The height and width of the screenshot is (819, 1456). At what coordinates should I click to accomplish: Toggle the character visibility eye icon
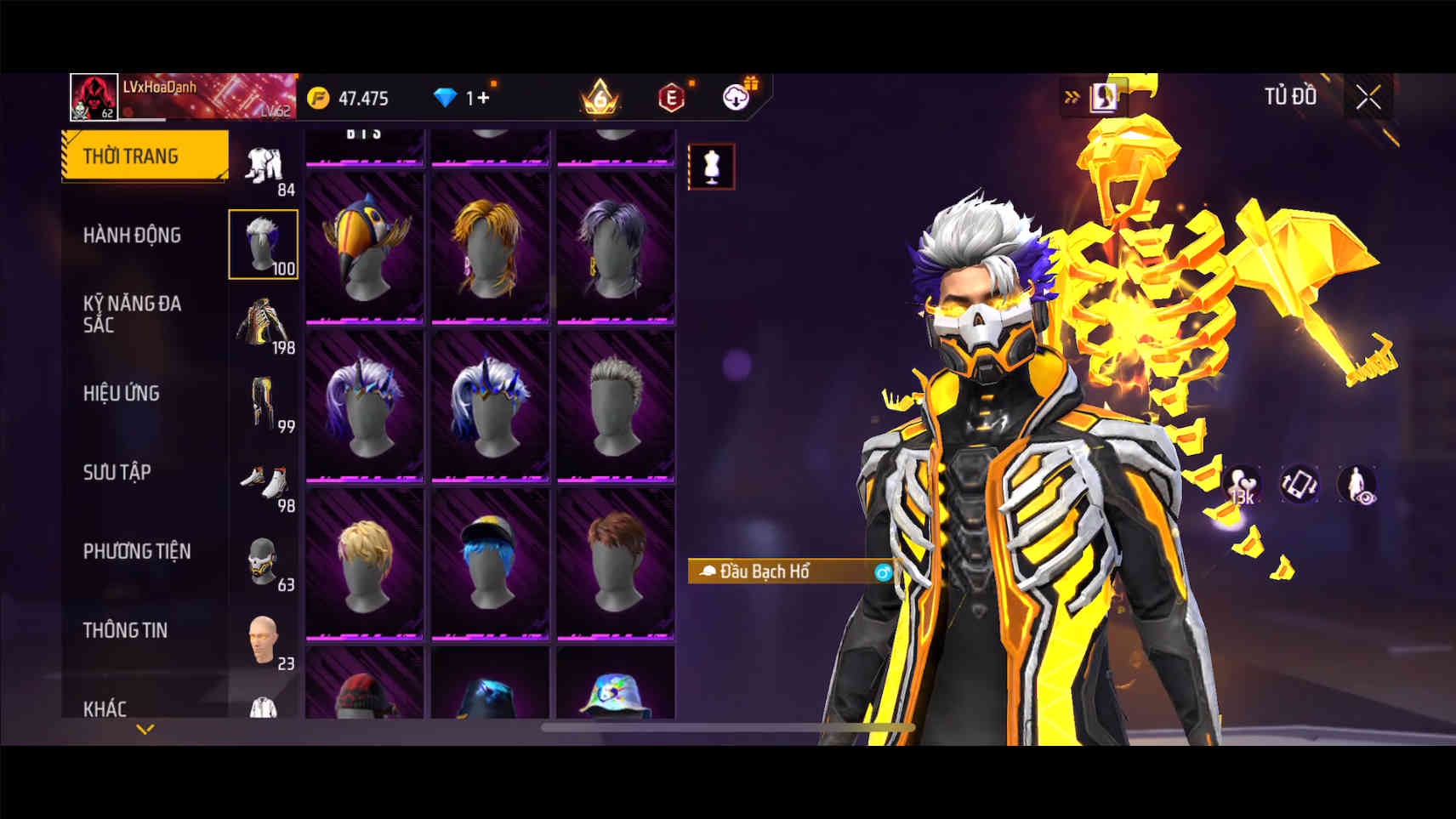tap(1356, 485)
